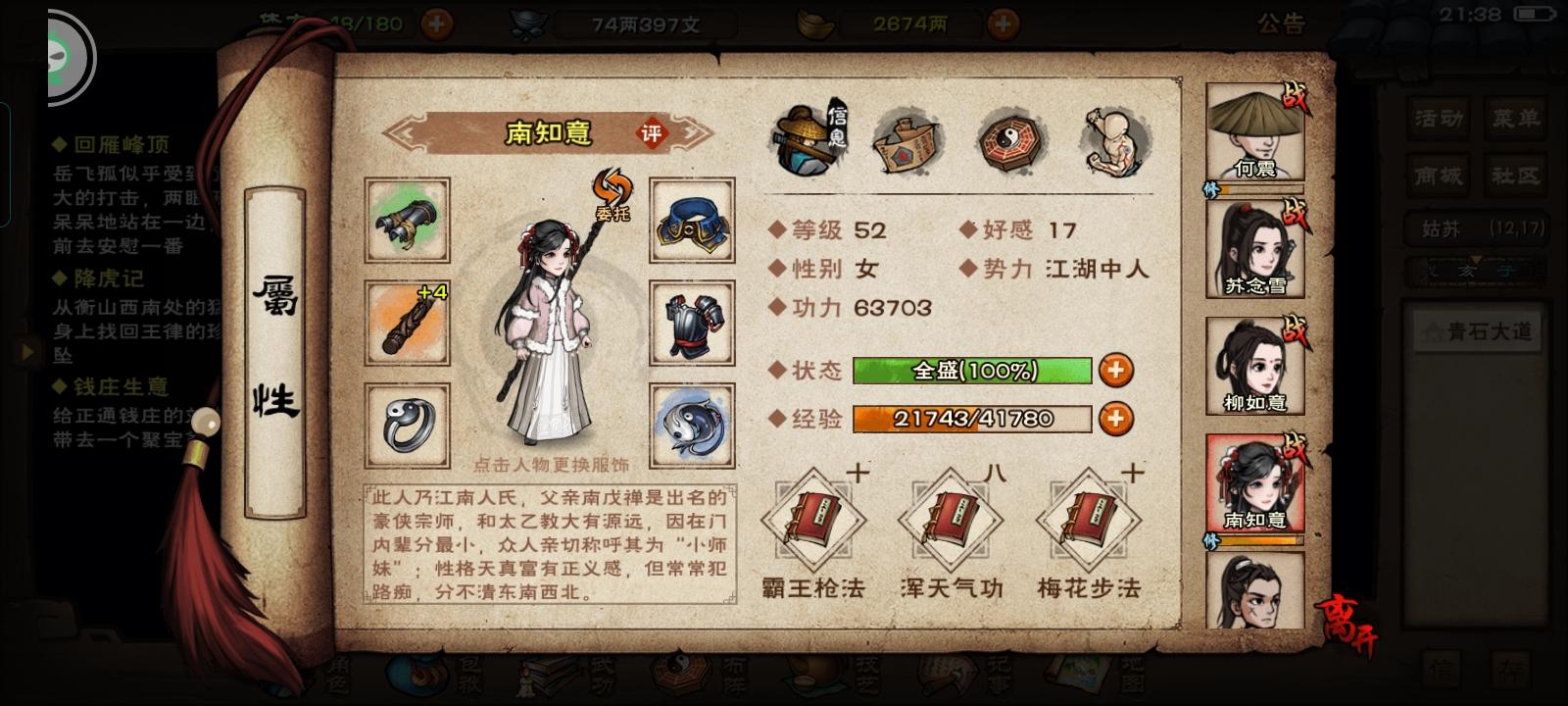This screenshot has width=1568, height=706.
Task: Click the plus above 霸王枪法
Action: pyautogui.click(x=857, y=471)
